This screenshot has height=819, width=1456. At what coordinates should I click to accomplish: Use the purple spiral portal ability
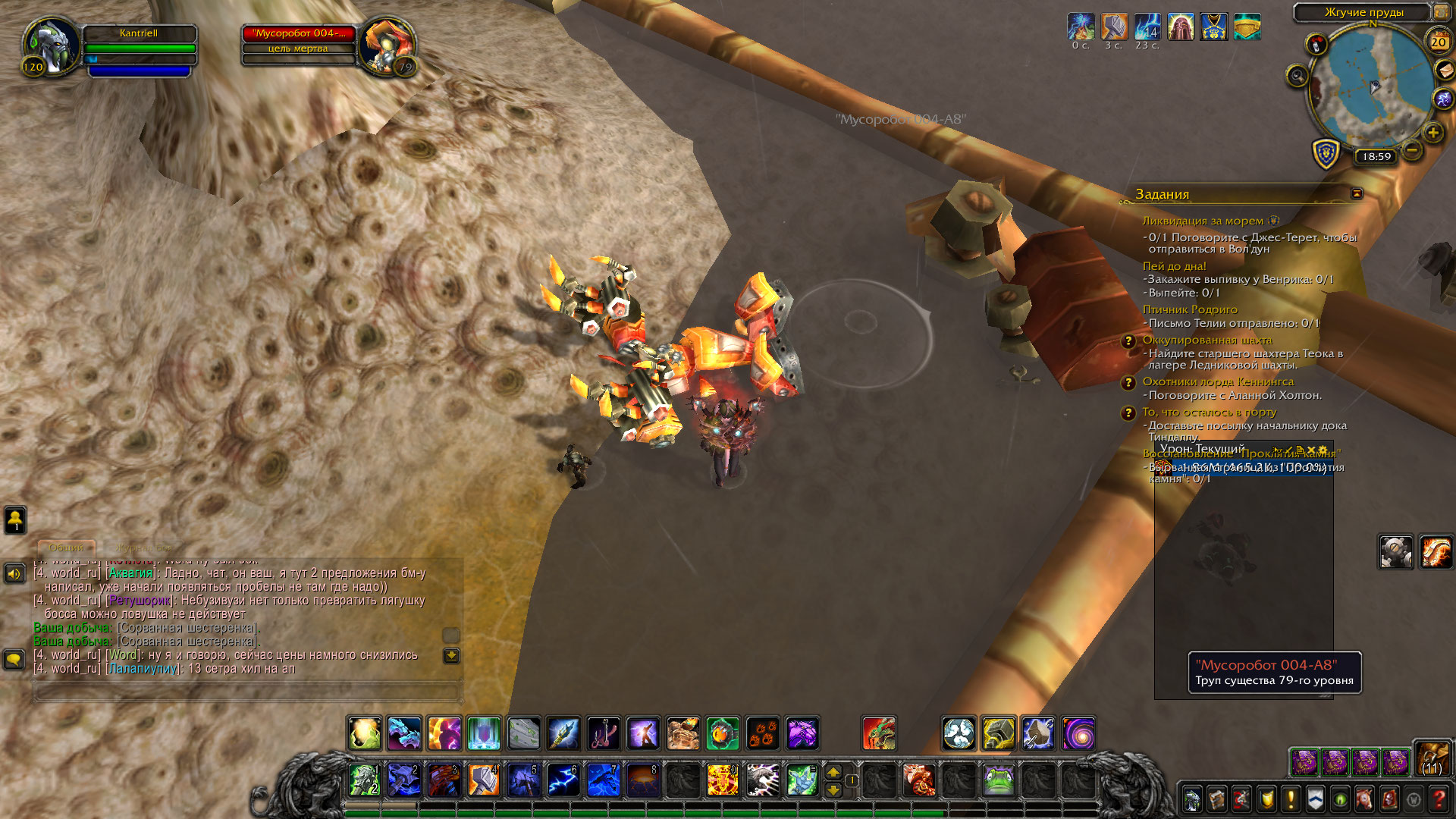pyautogui.click(x=1078, y=734)
